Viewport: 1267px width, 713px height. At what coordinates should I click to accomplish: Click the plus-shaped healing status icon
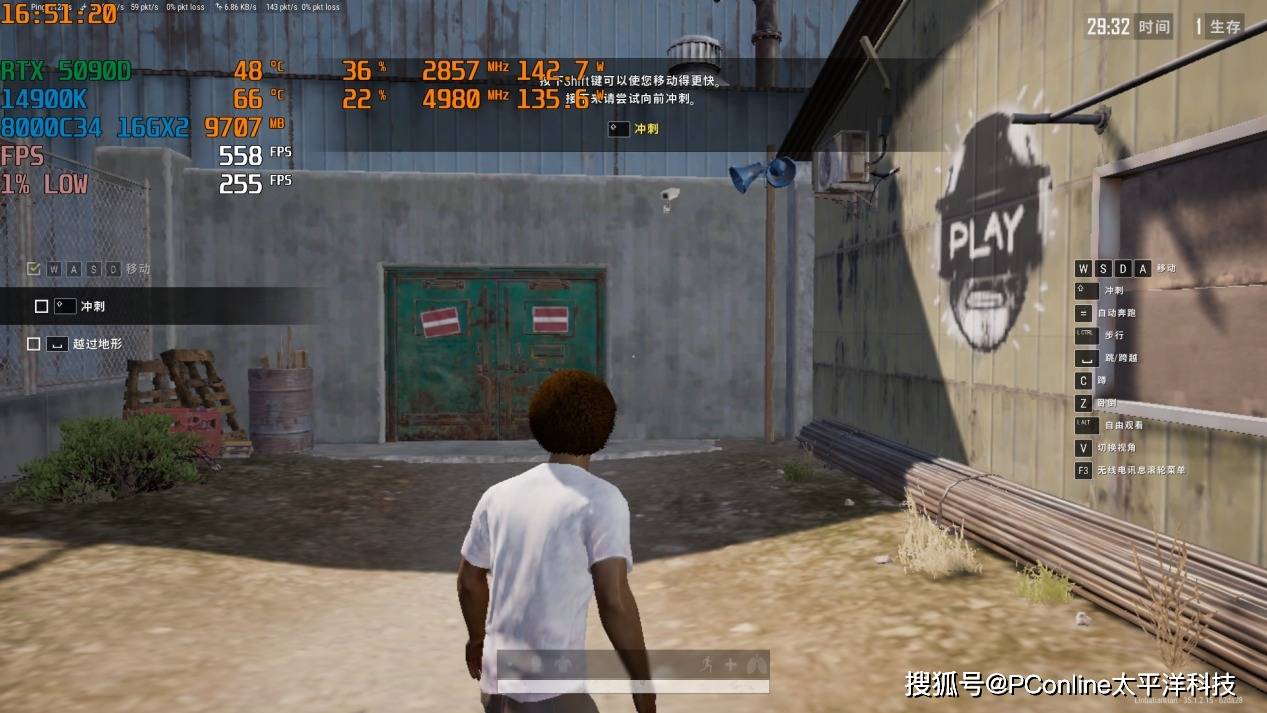[x=730, y=664]
